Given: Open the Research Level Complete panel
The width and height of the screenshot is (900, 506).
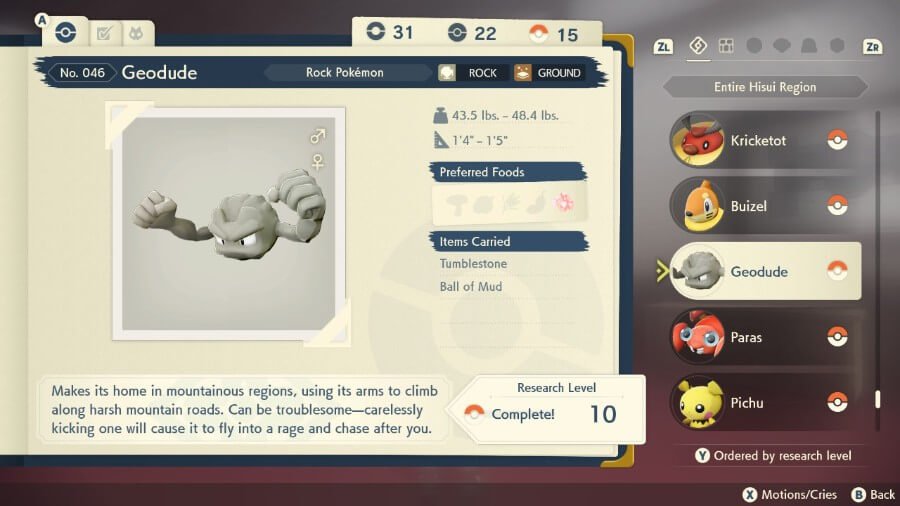Looking at the screenshot, I should [x=552, y=409].
